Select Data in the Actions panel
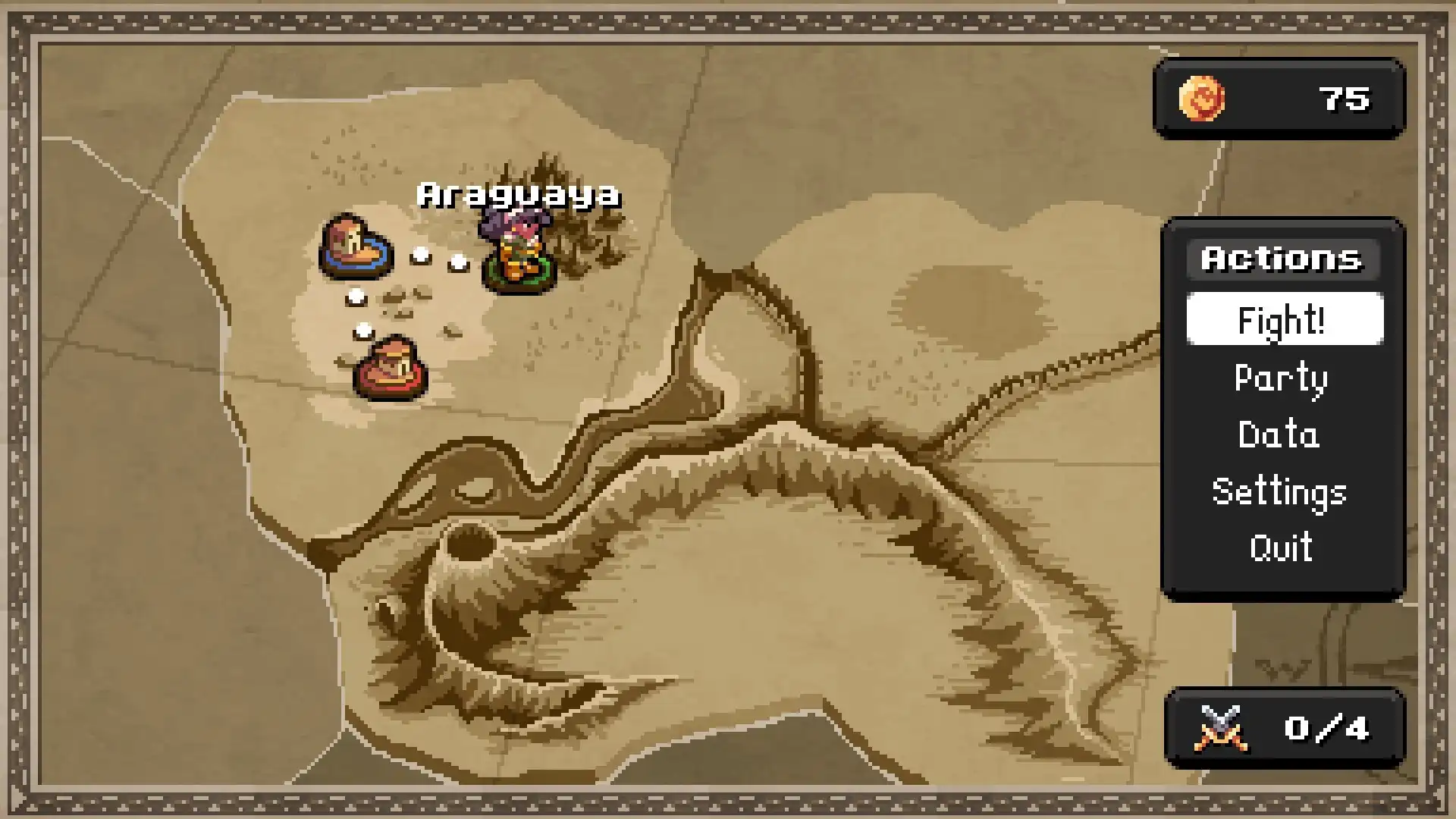The width and height of the screenshot is (1456, 819). pyautogui.click(x=1279, y=435)
